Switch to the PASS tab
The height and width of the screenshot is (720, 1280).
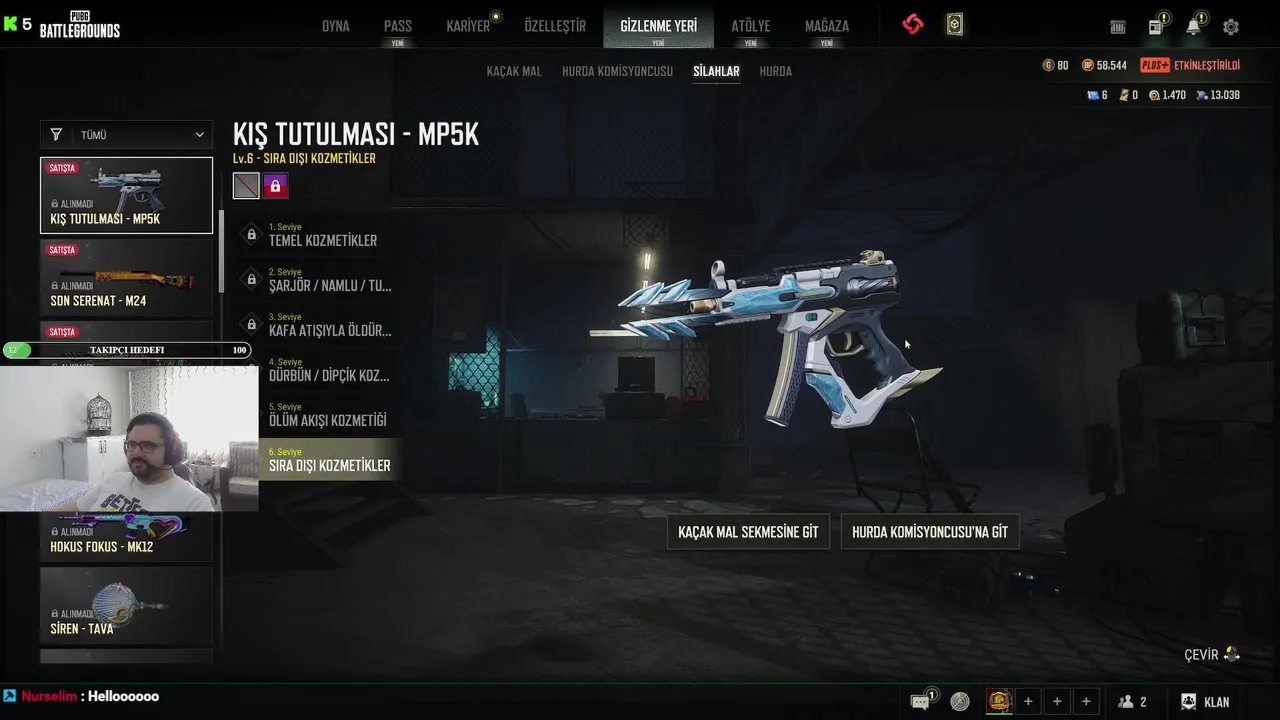click(x=398, y=26)
